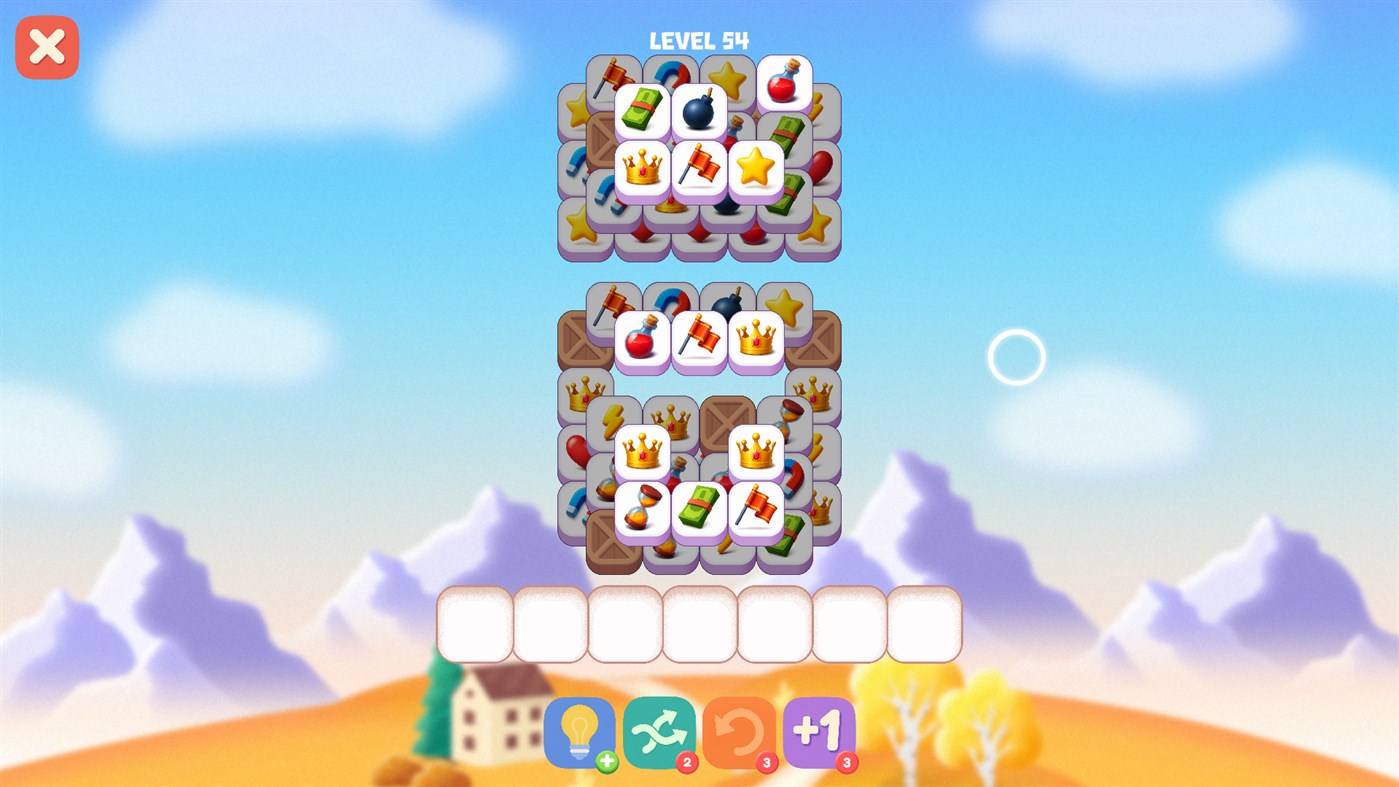Screen dimensions: 1399x787
Task: Select the red flag tile beside the crown
Action: [x=699, y=166]
